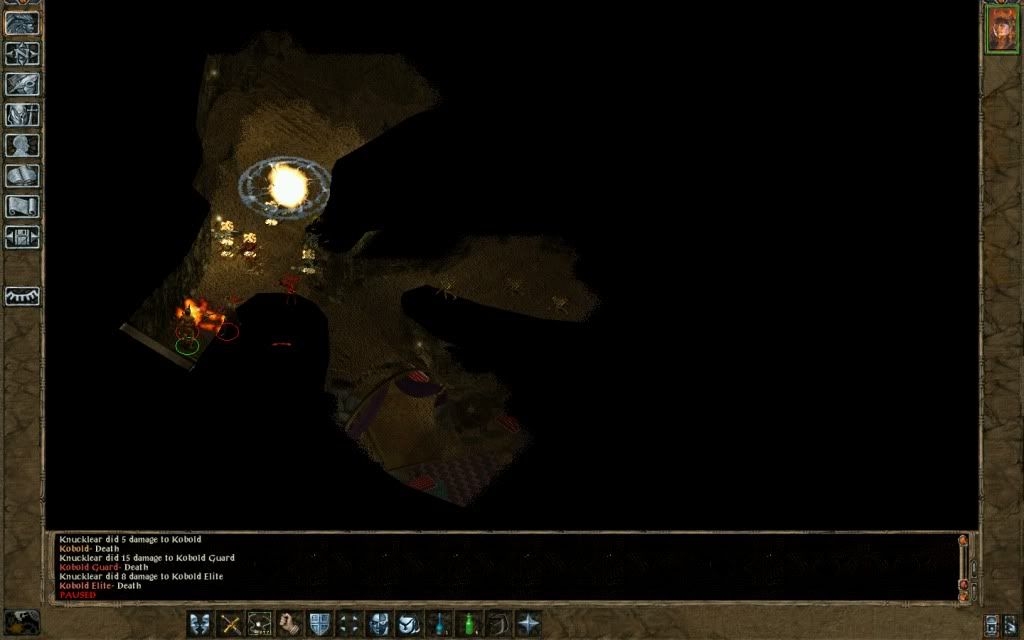Choose the crossed swords attack action
1024x640 pixels.
(230, 624)
